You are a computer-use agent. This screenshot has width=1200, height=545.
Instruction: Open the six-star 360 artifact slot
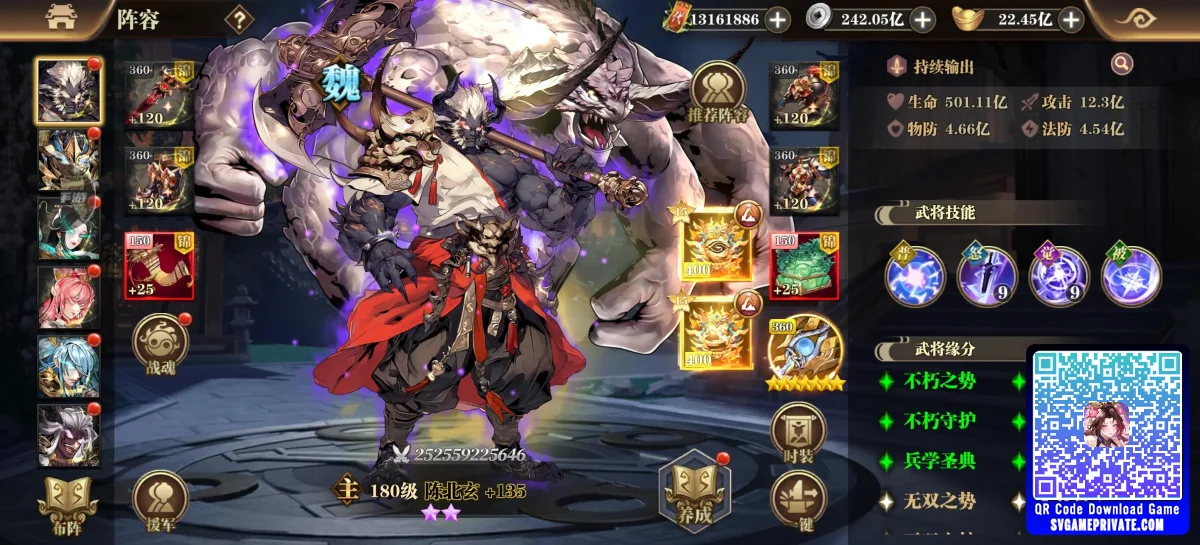[x=804, y=352]
